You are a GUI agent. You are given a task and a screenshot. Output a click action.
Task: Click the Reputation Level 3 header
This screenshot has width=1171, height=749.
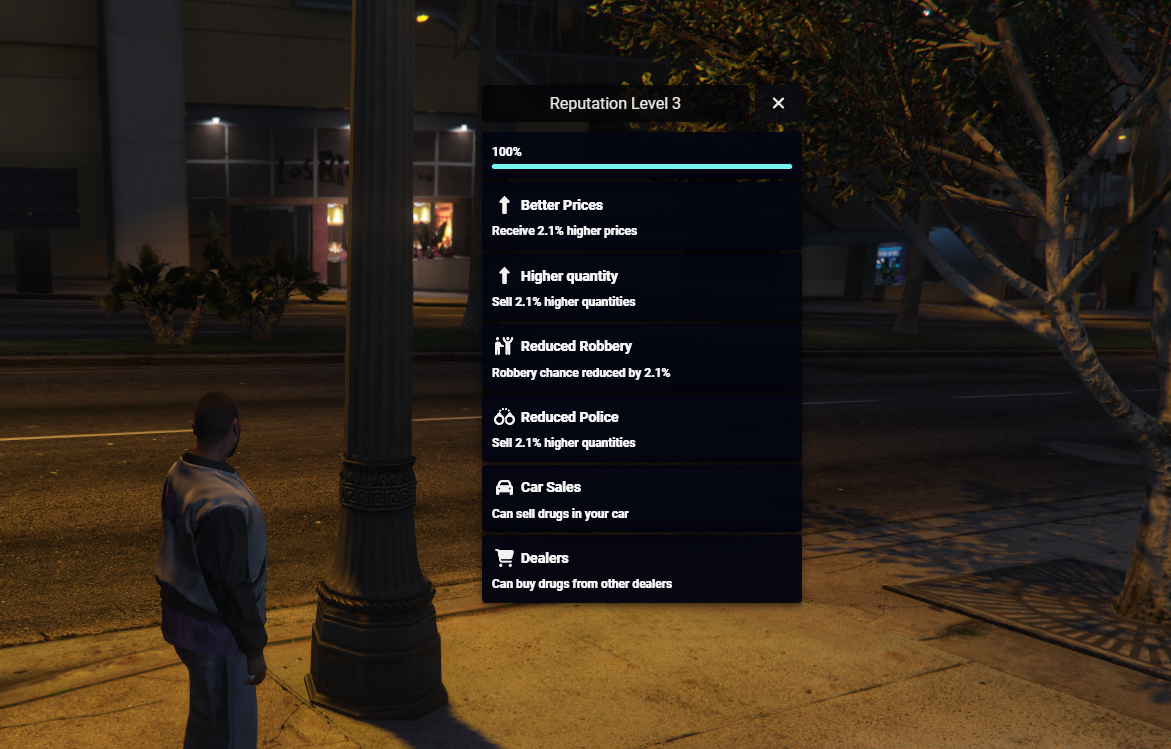pos(615,103)
